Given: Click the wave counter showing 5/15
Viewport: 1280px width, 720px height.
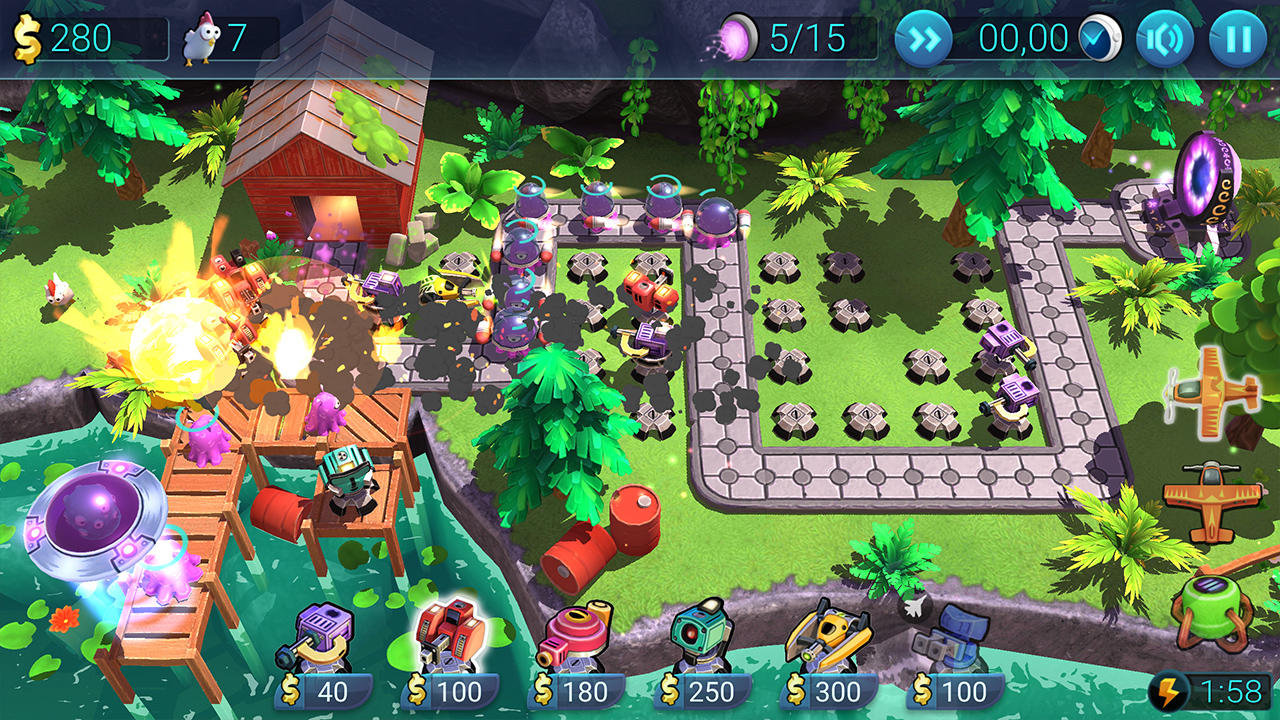Looking at the screenshot, I should pos(788,38).
